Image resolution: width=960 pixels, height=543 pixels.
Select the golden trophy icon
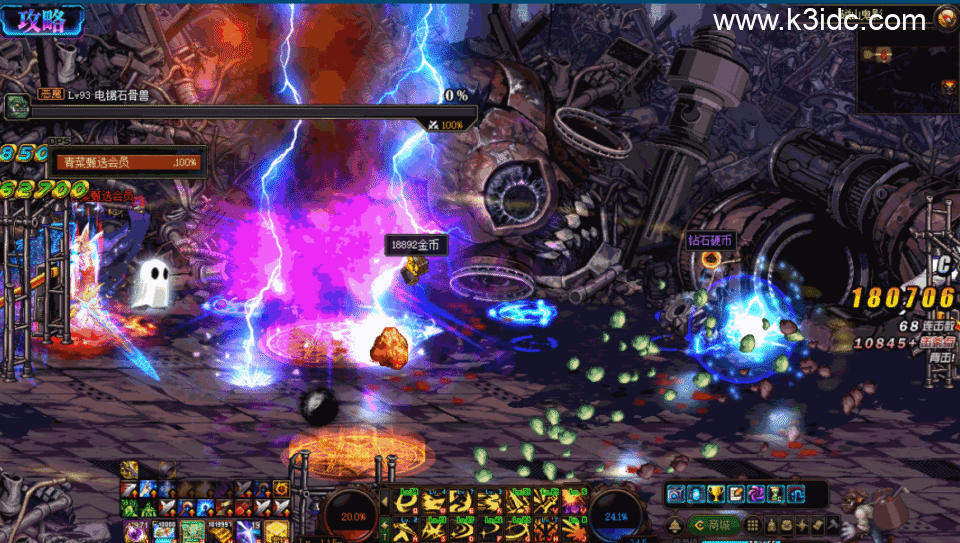pyautogui.click(x=714, y=493)
